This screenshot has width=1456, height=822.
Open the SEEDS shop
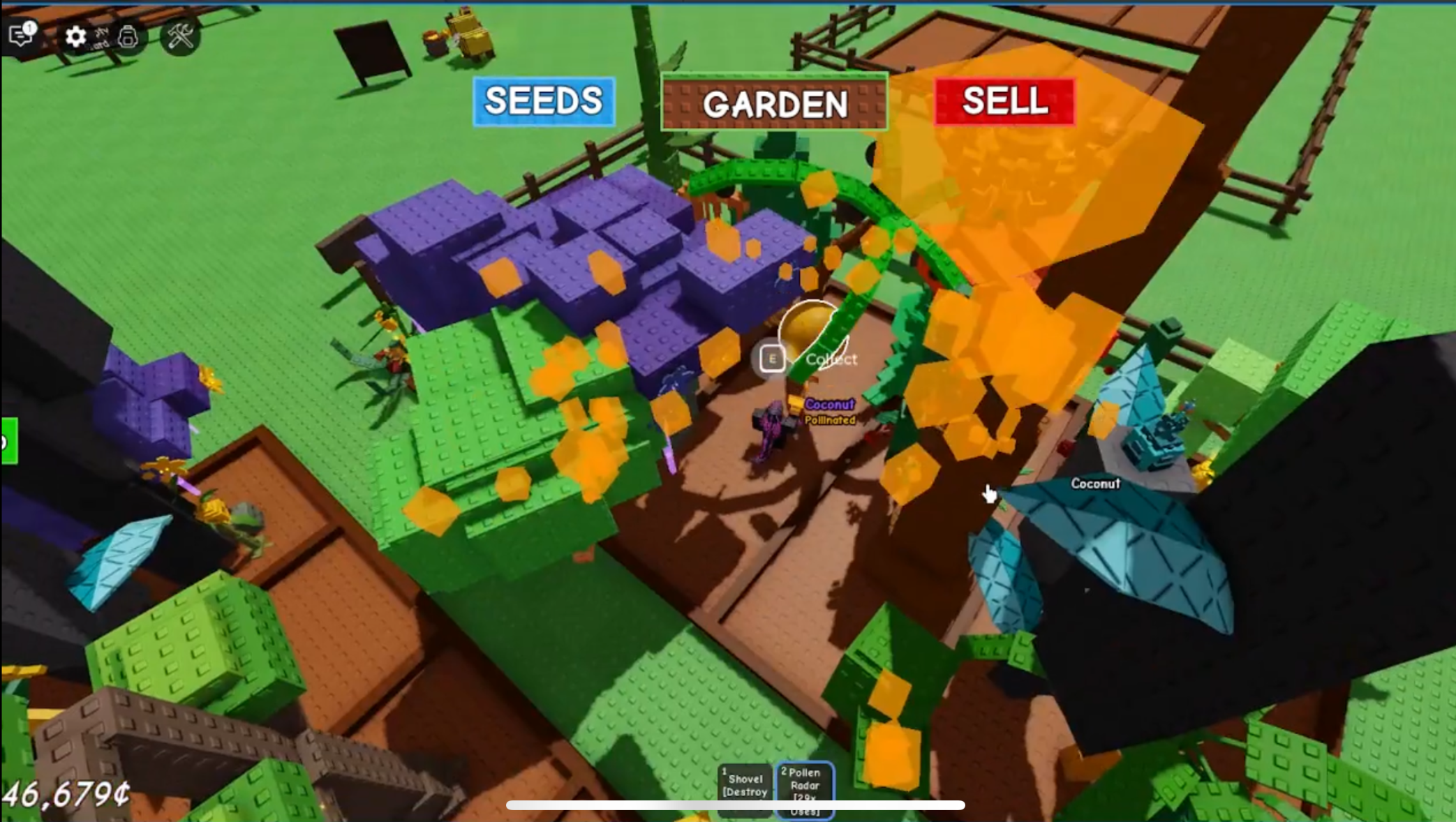point(544,102)
